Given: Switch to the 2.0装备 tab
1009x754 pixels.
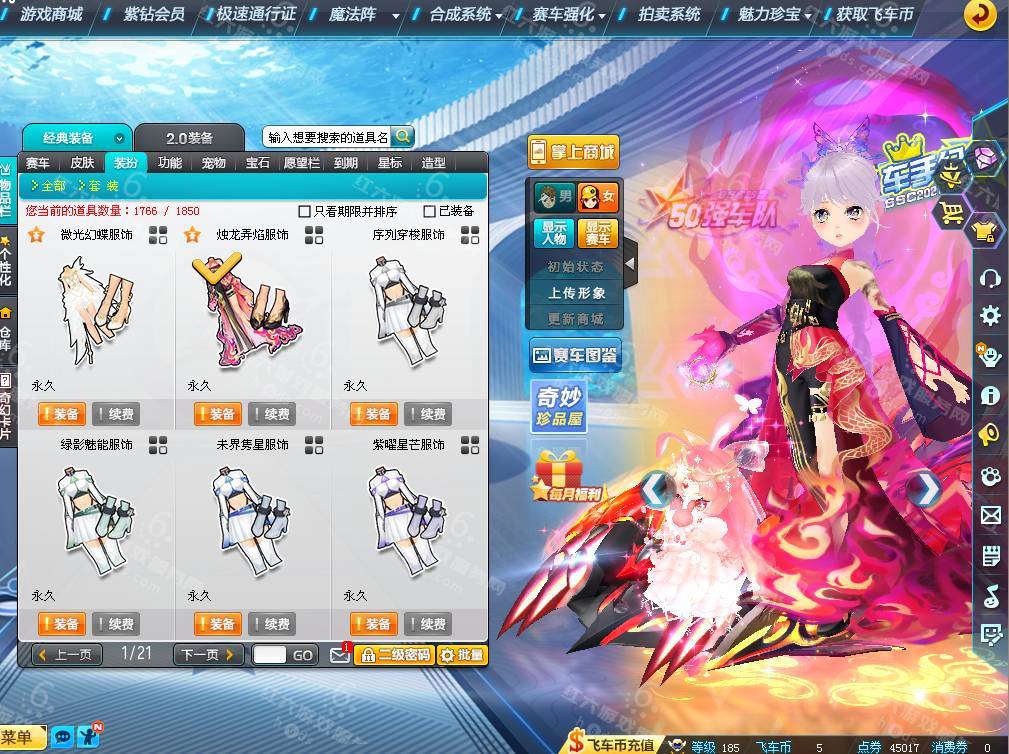Looking at the screenshot, I should 189,138.
